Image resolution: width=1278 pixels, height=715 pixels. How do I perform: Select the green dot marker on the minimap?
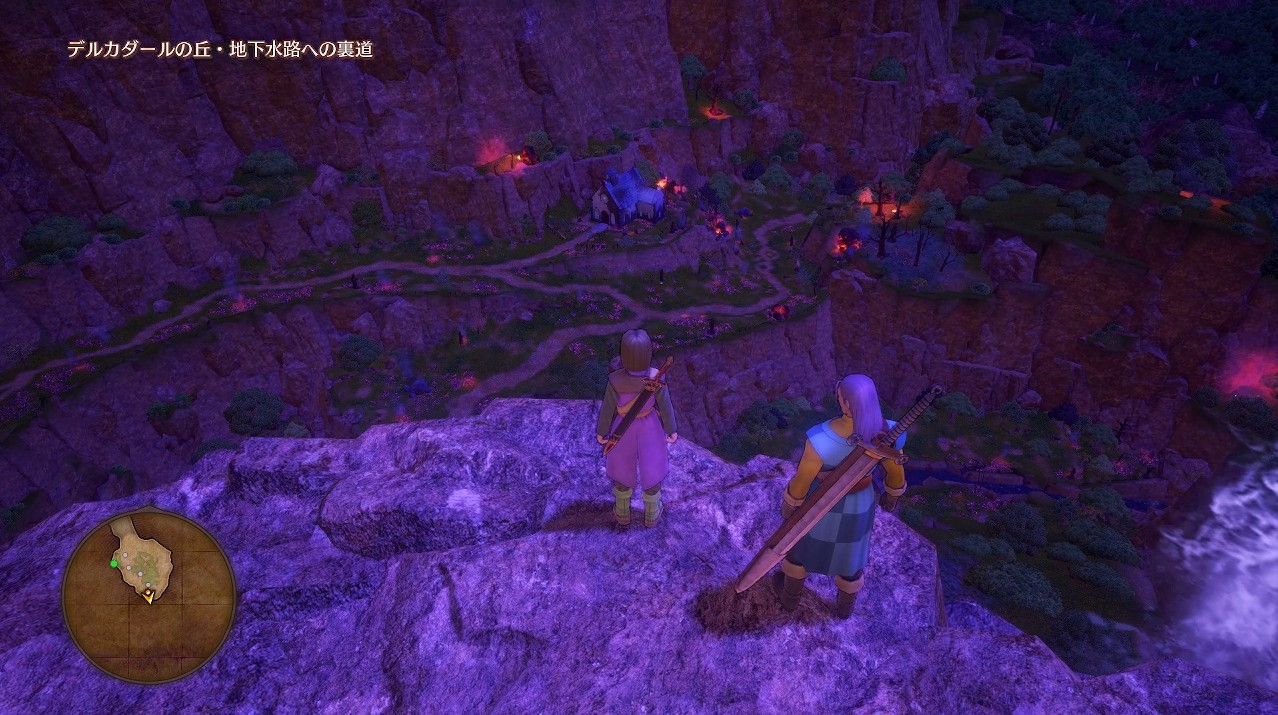click(x=114, y=564)
